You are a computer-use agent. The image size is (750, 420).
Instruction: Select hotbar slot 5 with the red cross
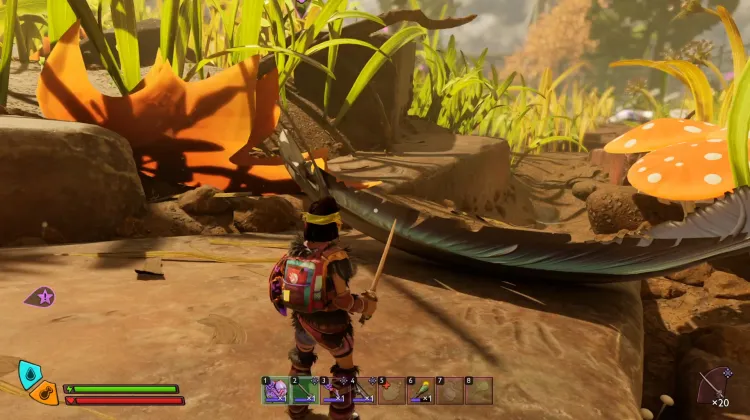tap(392, 390)
